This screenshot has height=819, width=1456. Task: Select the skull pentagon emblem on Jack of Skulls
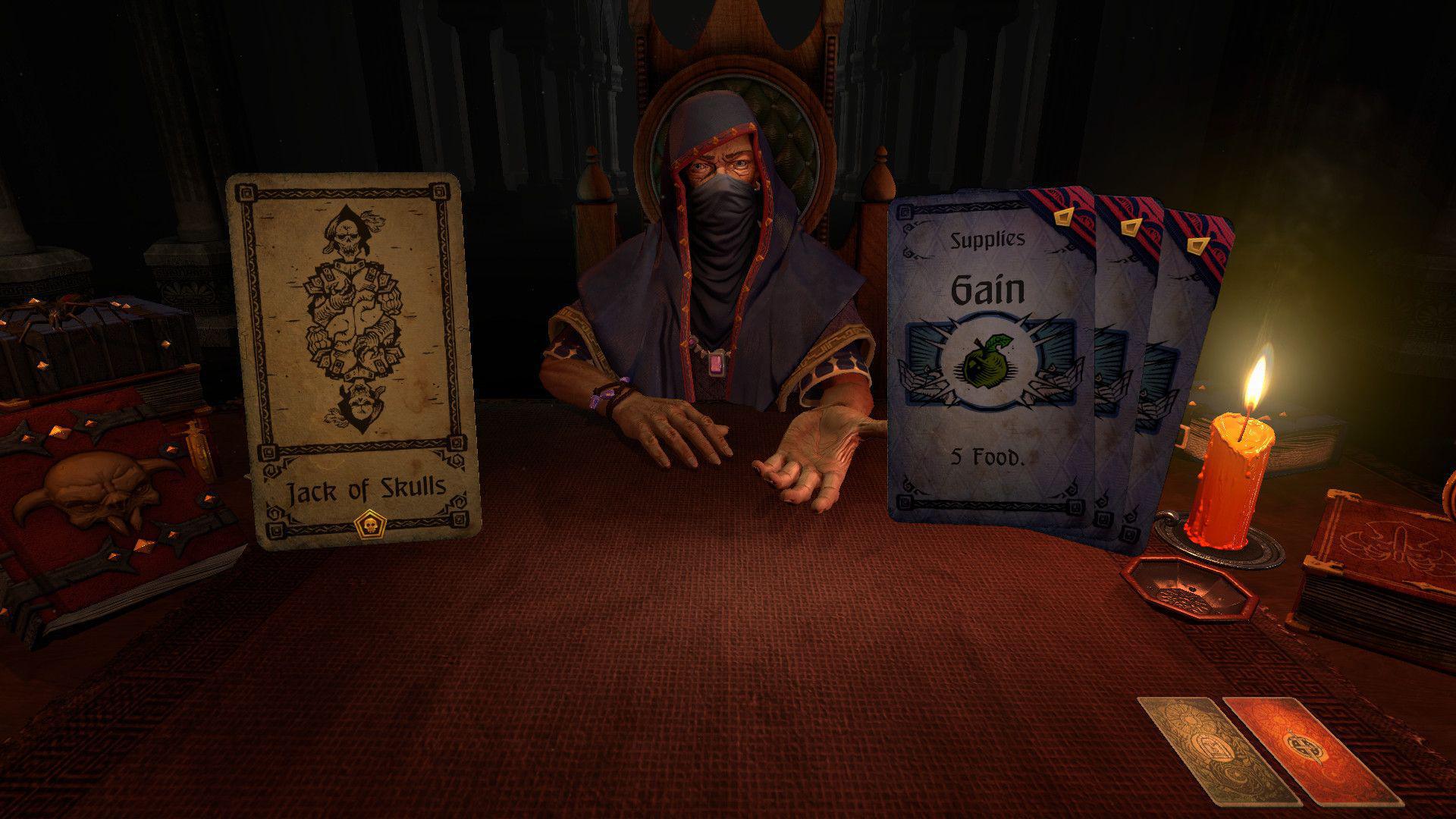(x=370, y=523)
